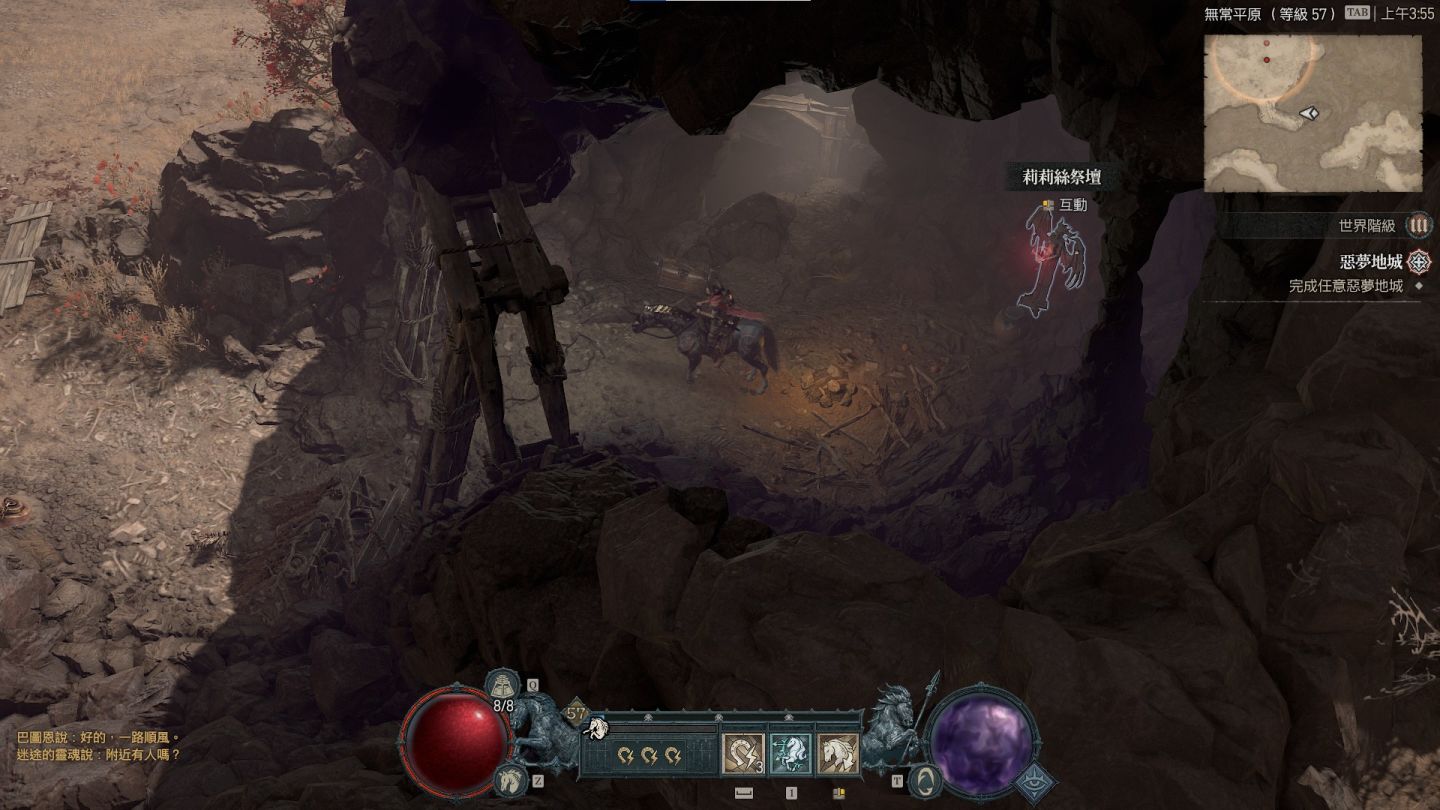This screenshot has height=810, width=1440.
Task: Activate the white horse head dismount skill
Action: pos(838,754)
